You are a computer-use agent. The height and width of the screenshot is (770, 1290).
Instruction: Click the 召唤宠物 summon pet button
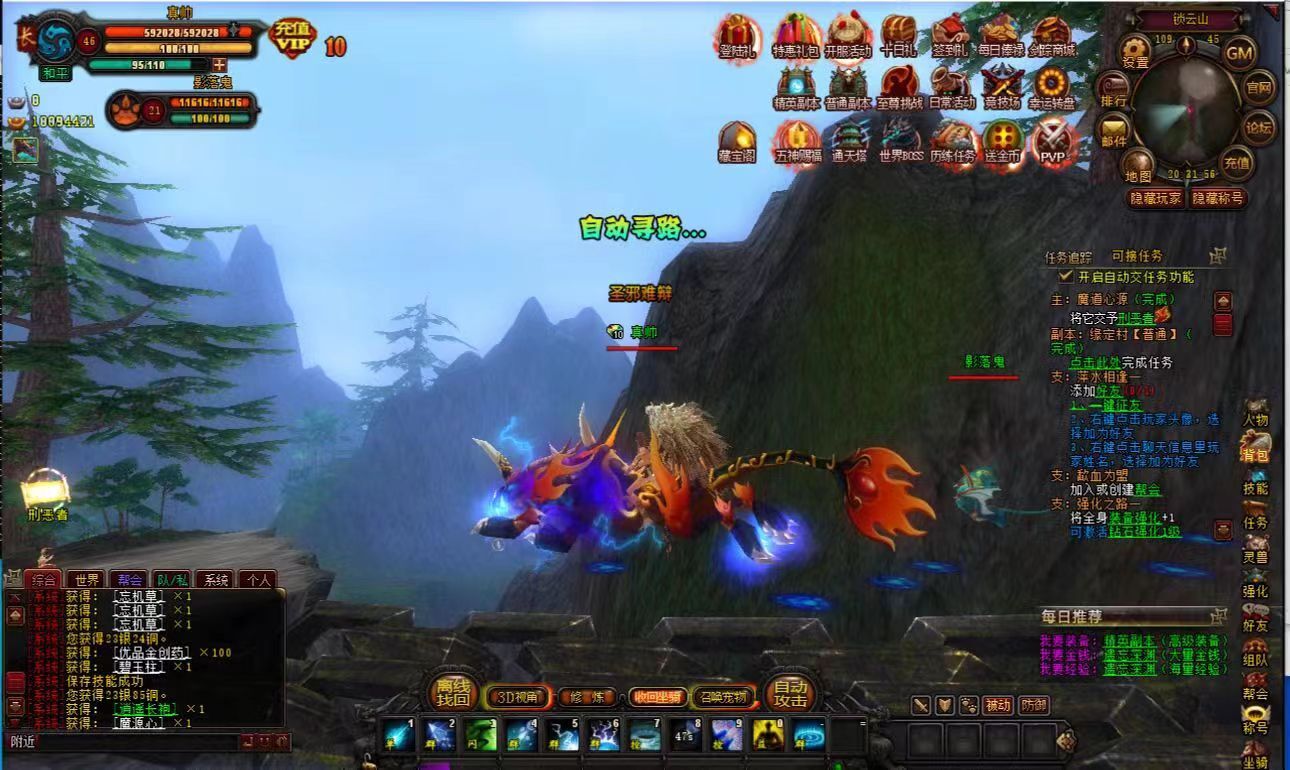click(723, 697)
